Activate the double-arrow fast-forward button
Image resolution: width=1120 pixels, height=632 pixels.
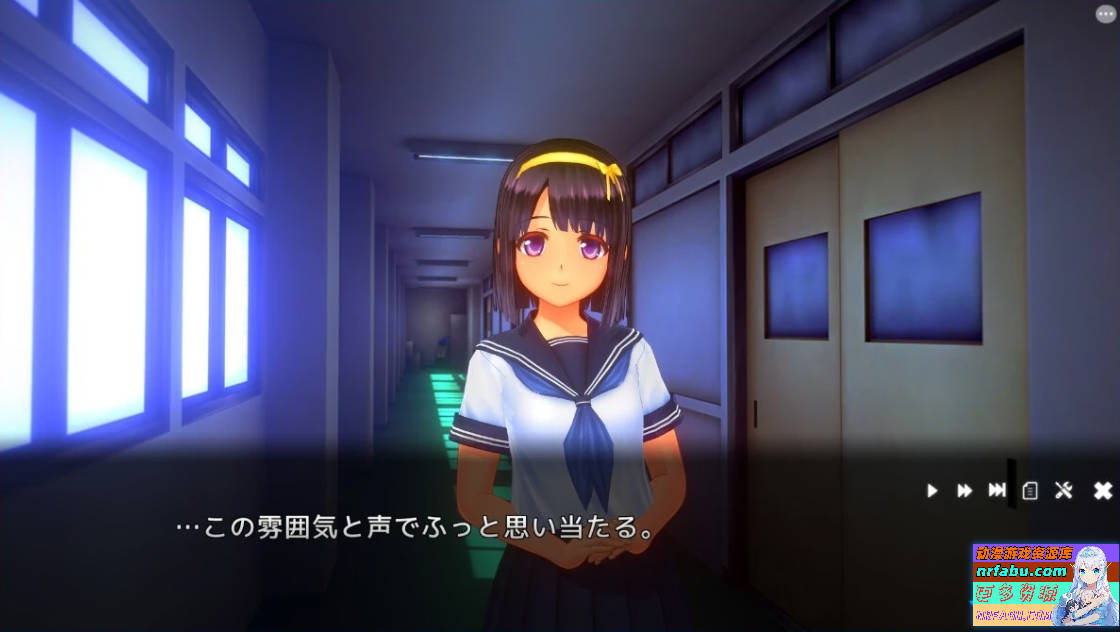(x=964, y=490)
